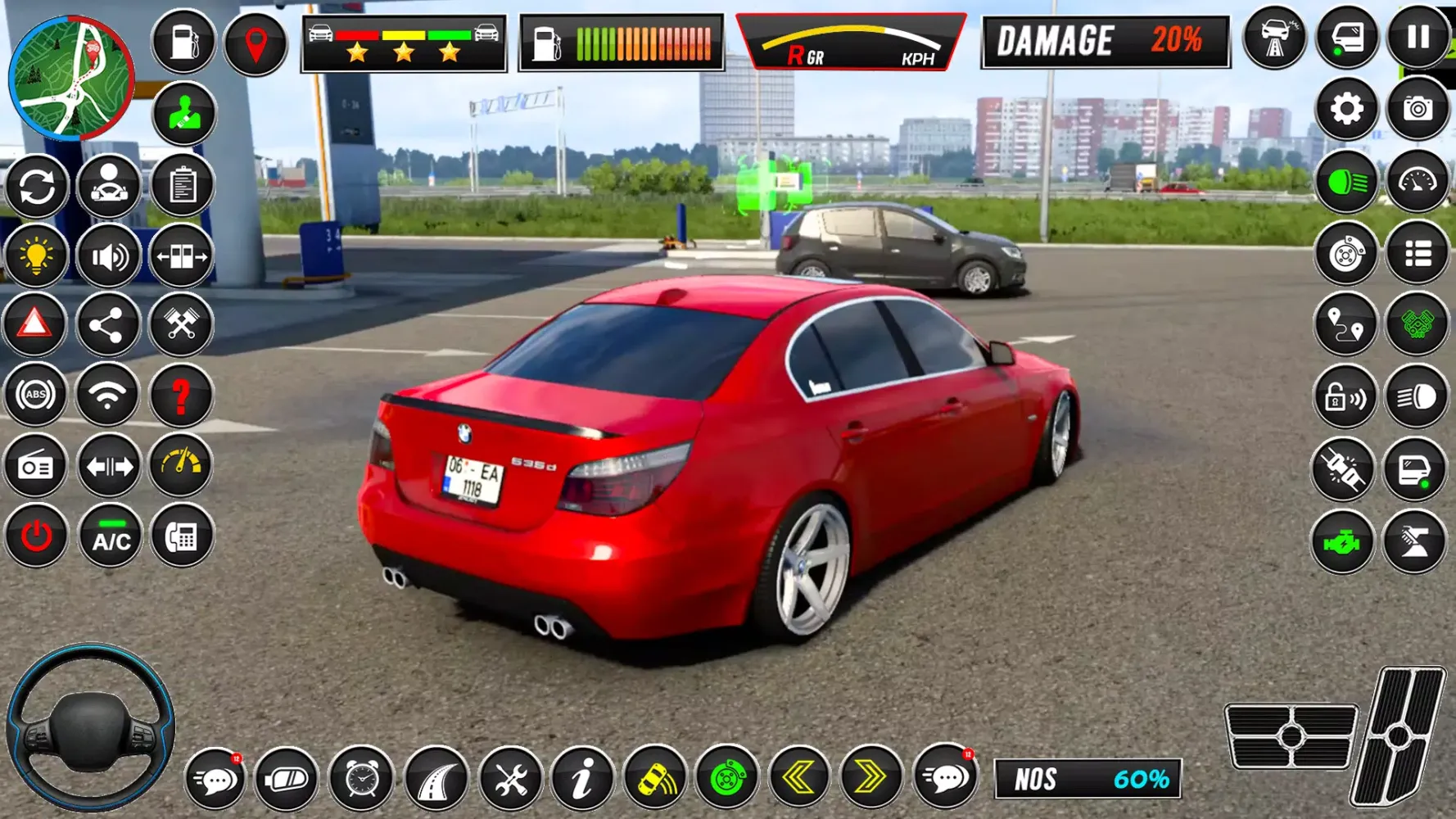Open the circular minimap

(x=70, y=78)
